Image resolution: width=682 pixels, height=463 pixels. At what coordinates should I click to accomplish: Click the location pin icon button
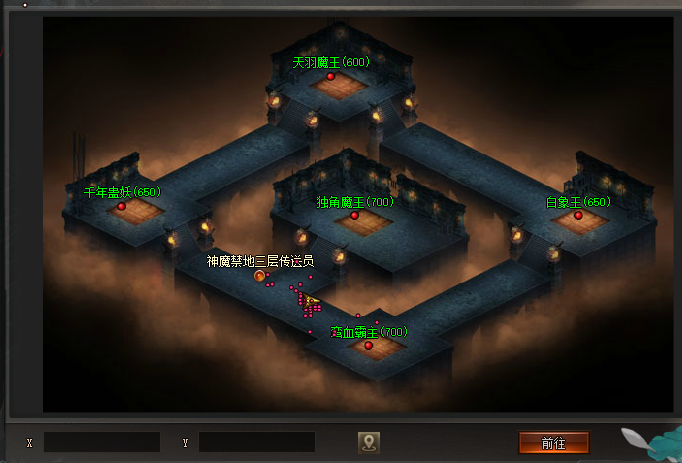point(369,442)
